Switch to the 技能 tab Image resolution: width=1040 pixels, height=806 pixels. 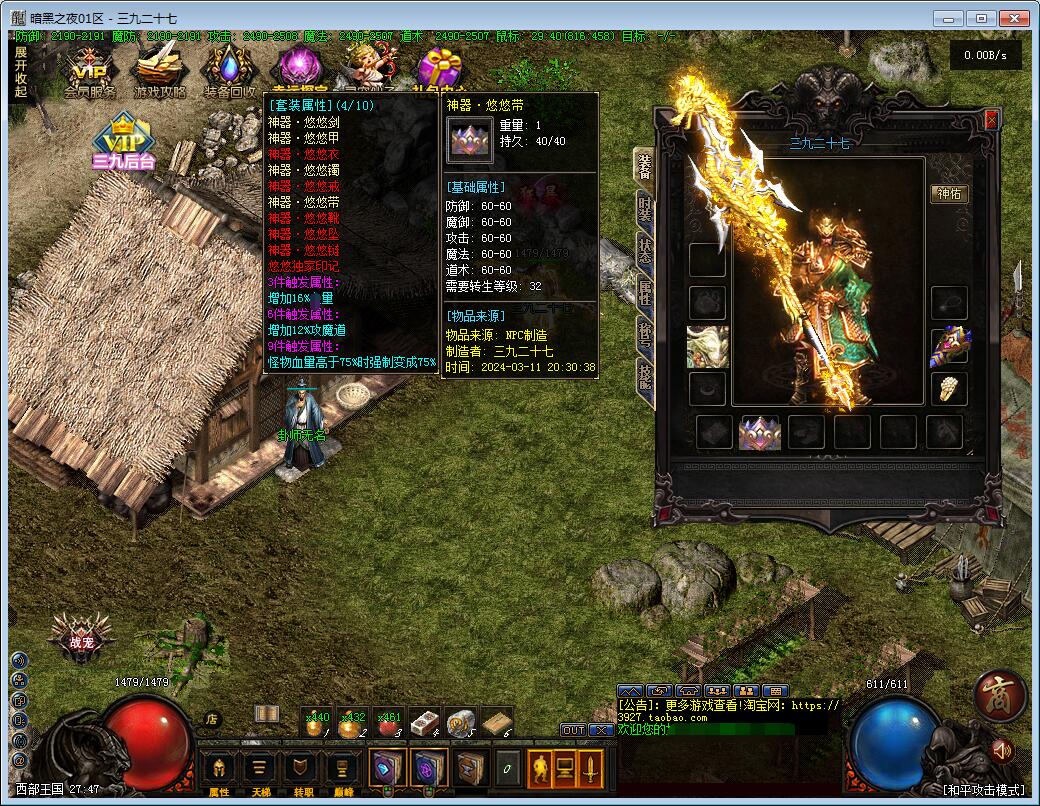(x=645, y=377)
